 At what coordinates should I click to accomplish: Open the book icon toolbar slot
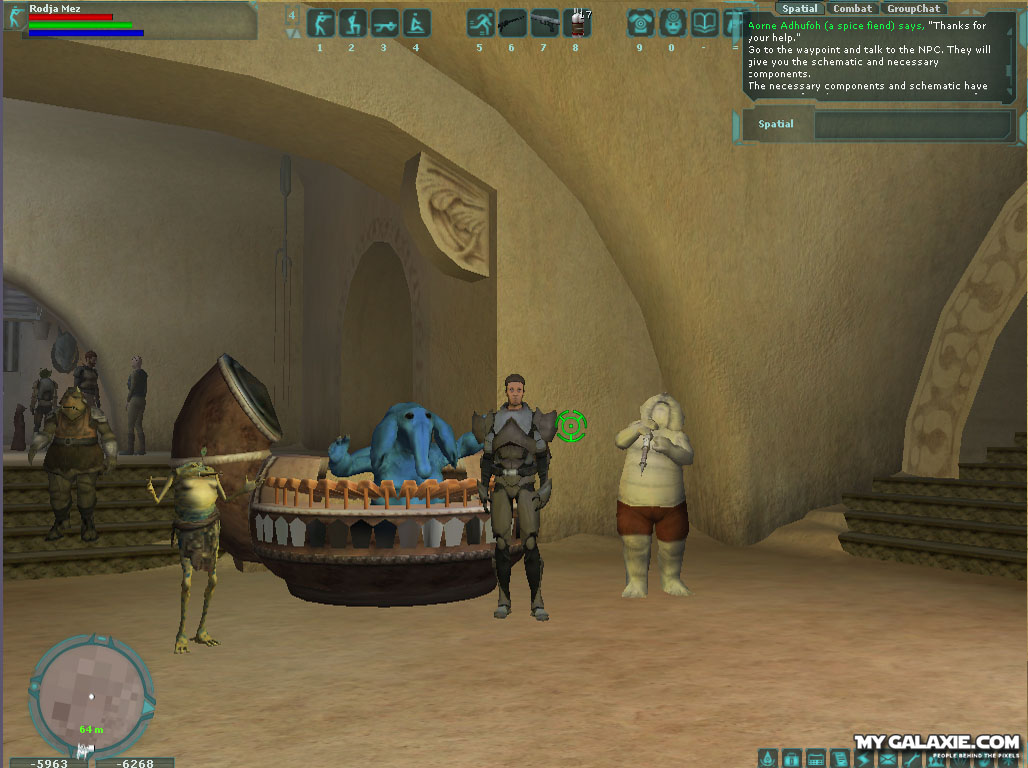(x=704, y=22)
